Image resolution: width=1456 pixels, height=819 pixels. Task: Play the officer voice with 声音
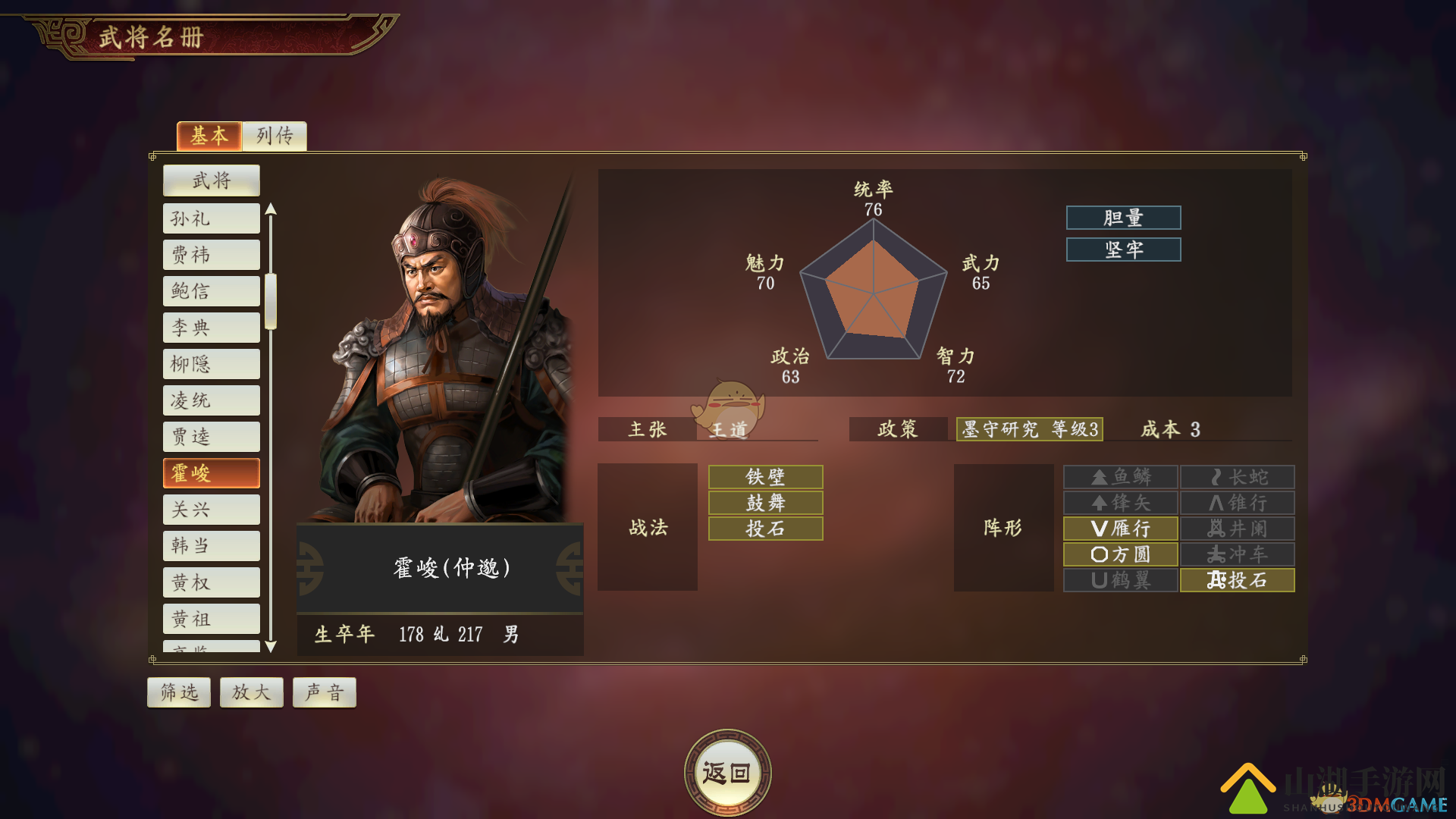pos(325,692)
